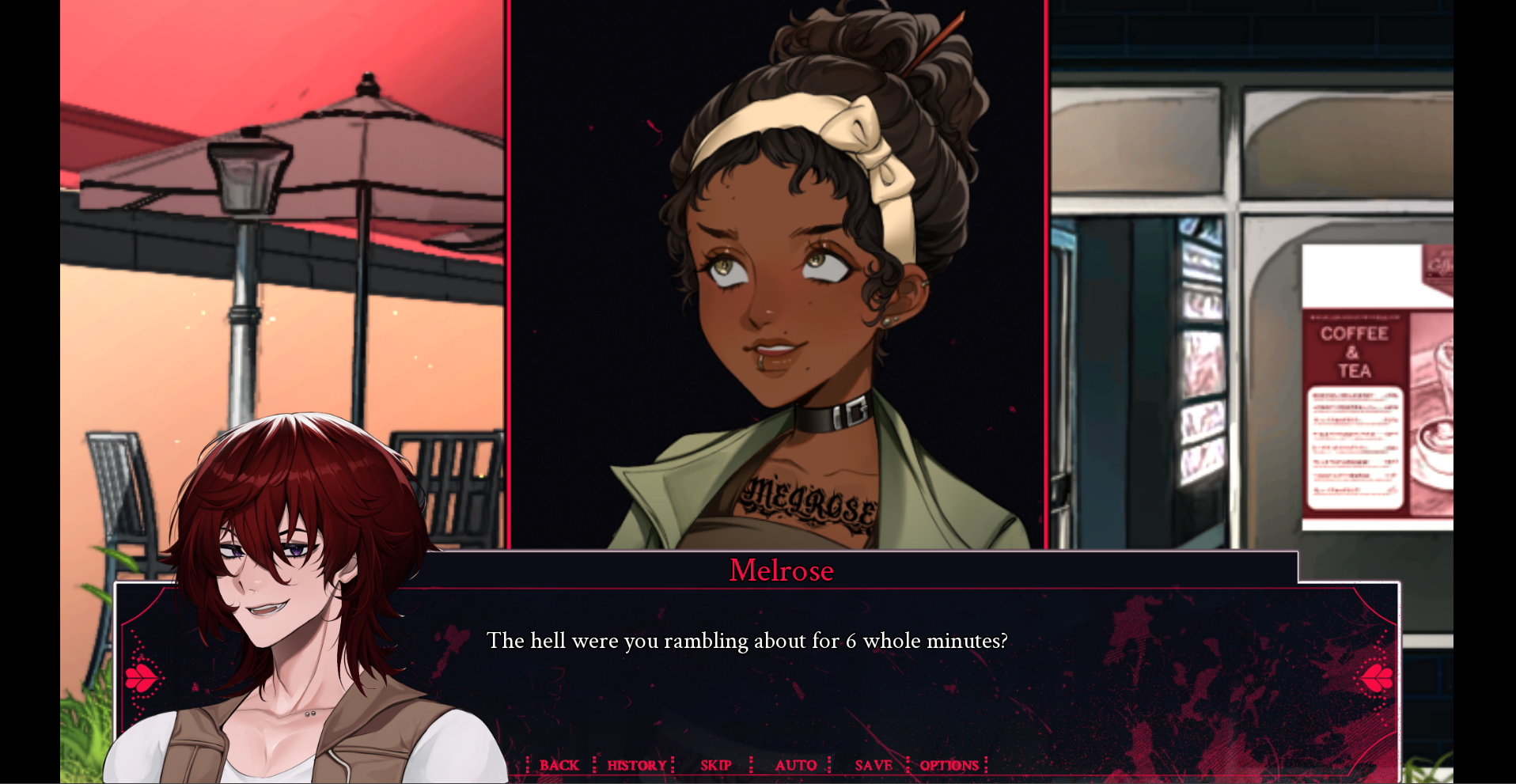Click the right heart ornament on the dialogue box
Viewport: 1516px width, 784px height.
pyautogui.click(x=1377, y=676)
